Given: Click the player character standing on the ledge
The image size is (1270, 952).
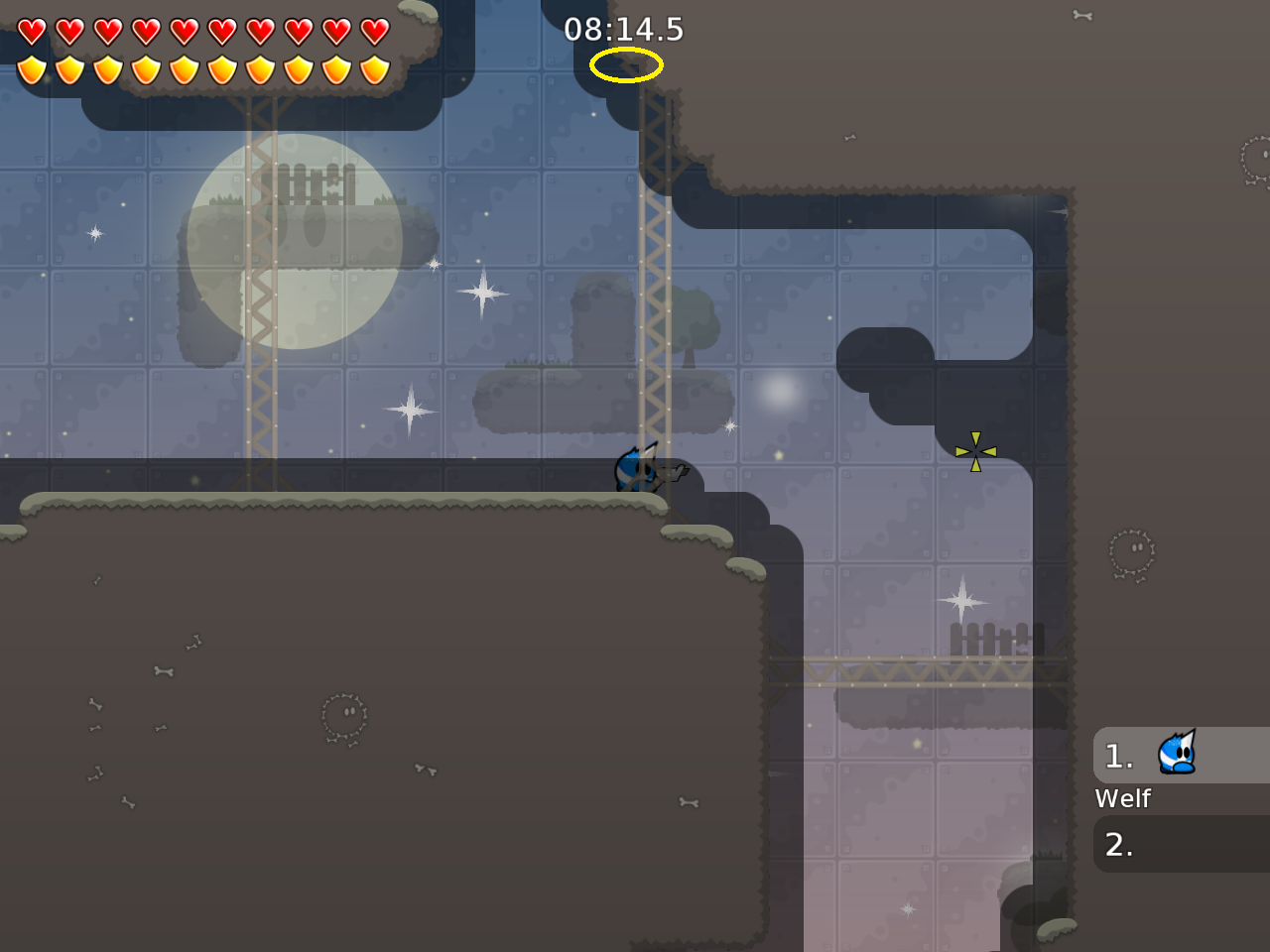Looking at the screenshot, I should [635, 468].
